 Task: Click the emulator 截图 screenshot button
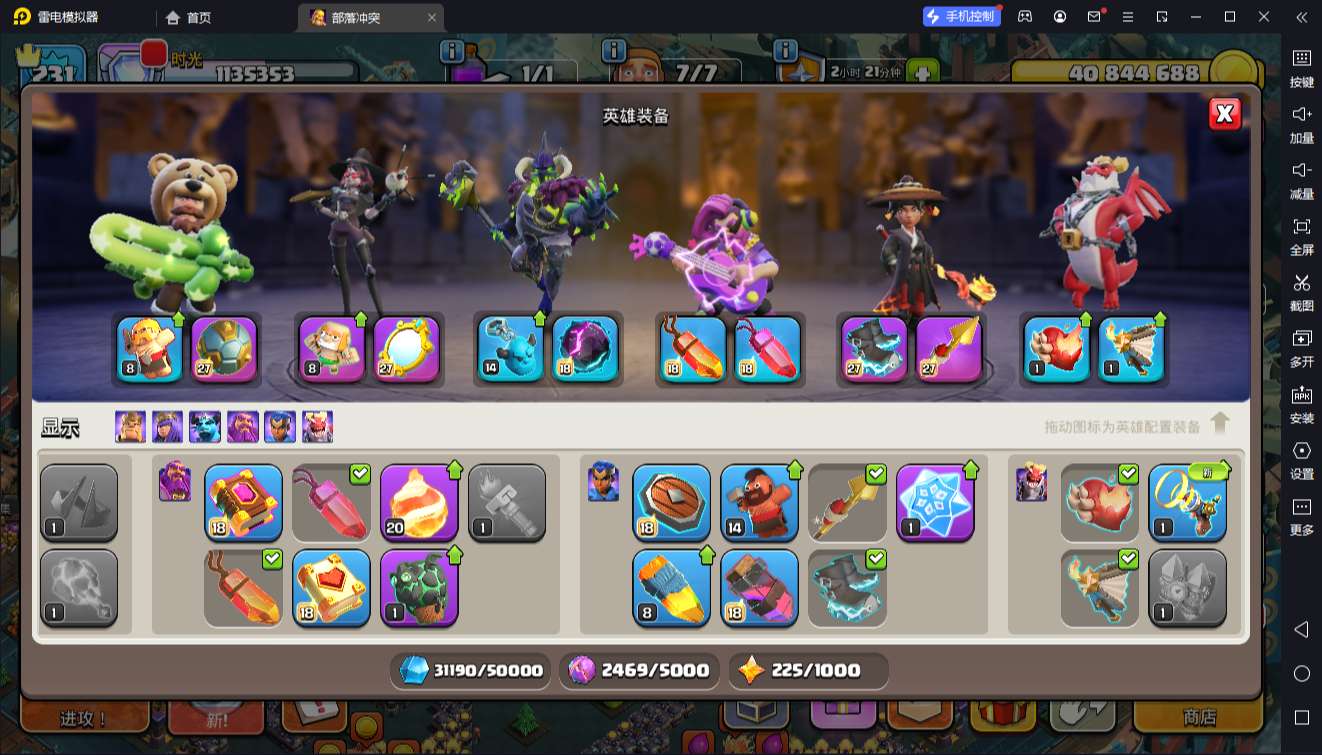[x=1301, y=290]
